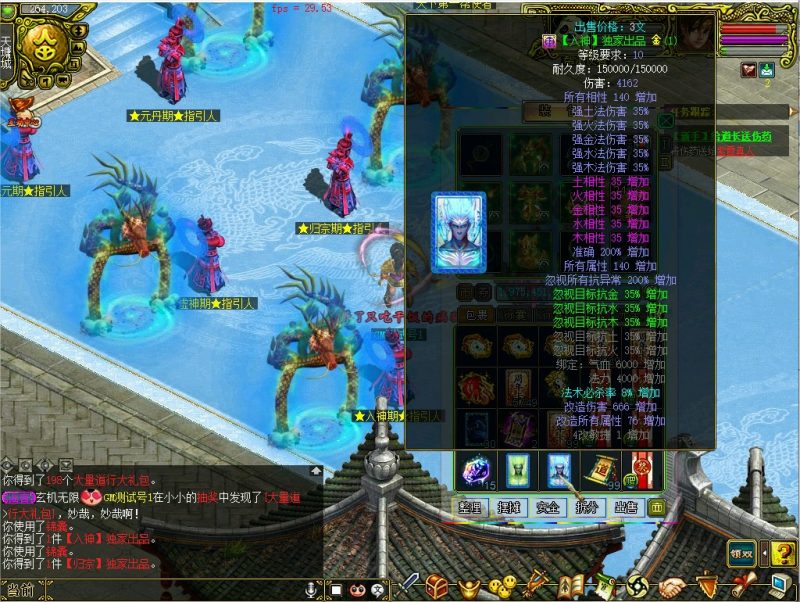Open the treasure chest icon
800x602 pixels.
click(437, 586)
